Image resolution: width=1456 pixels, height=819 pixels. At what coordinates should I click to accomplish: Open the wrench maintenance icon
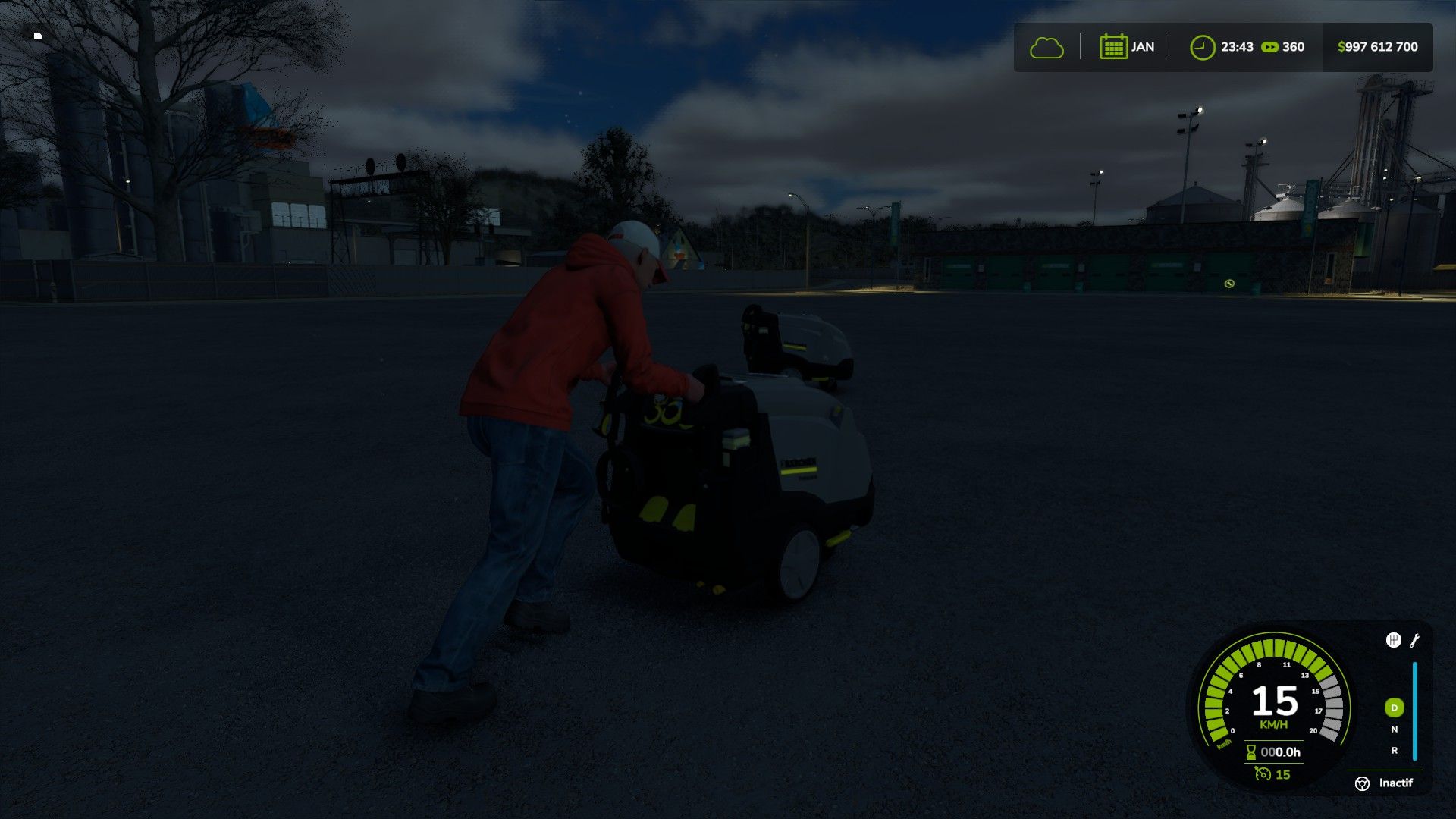(1414, 641)
